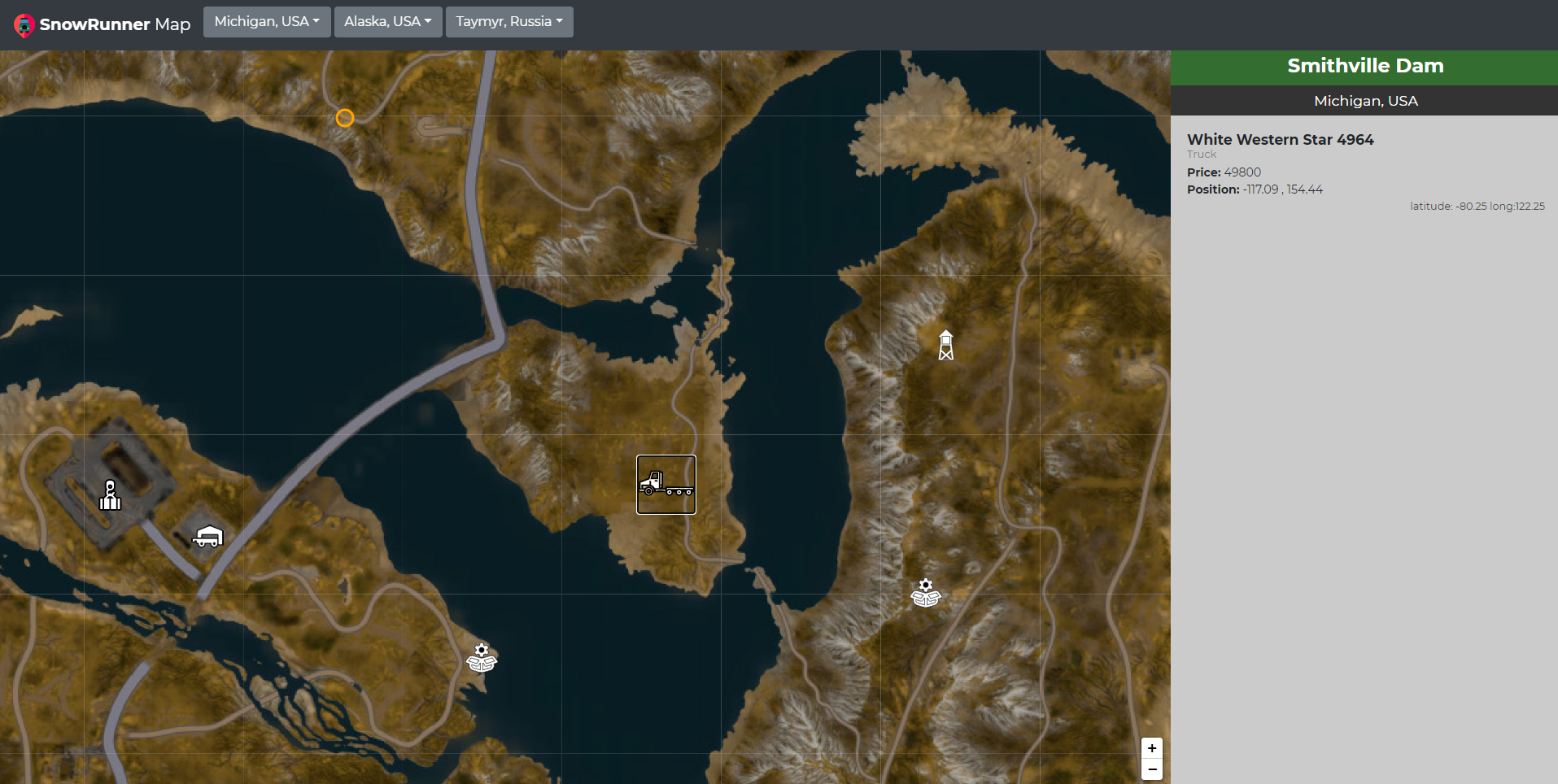Click the Michigan, USA subtitle in the panel
Viewport: 1558px width, 784px height.
[x=1365, y=101]
